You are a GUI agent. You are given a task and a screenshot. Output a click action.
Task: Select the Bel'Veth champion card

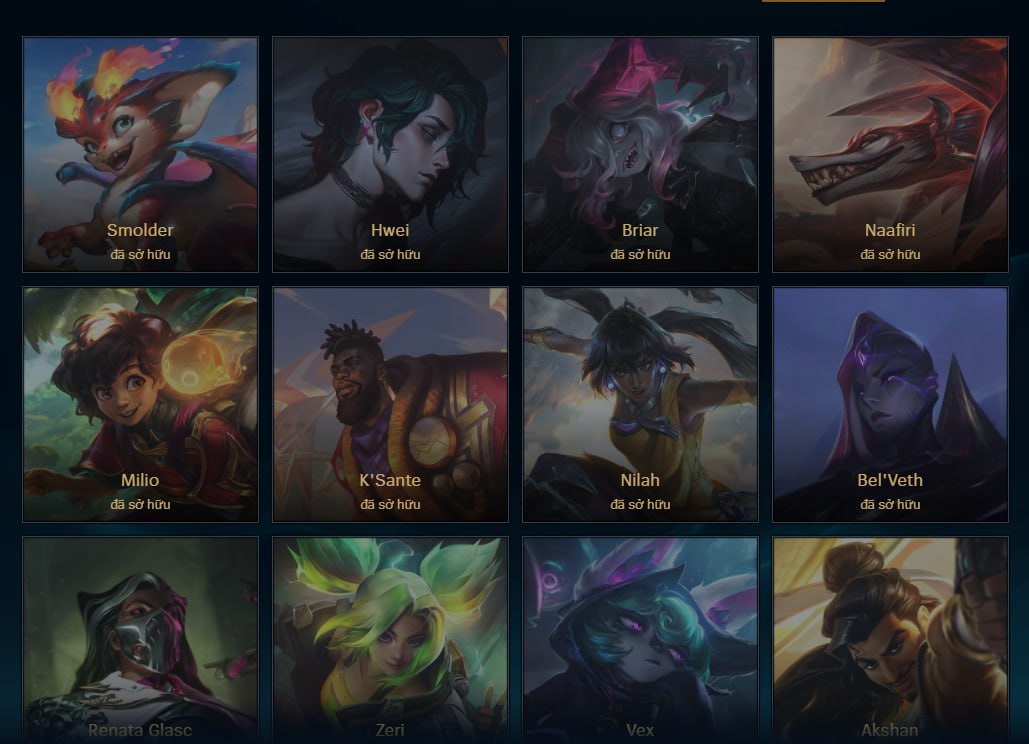pos(890,405)
